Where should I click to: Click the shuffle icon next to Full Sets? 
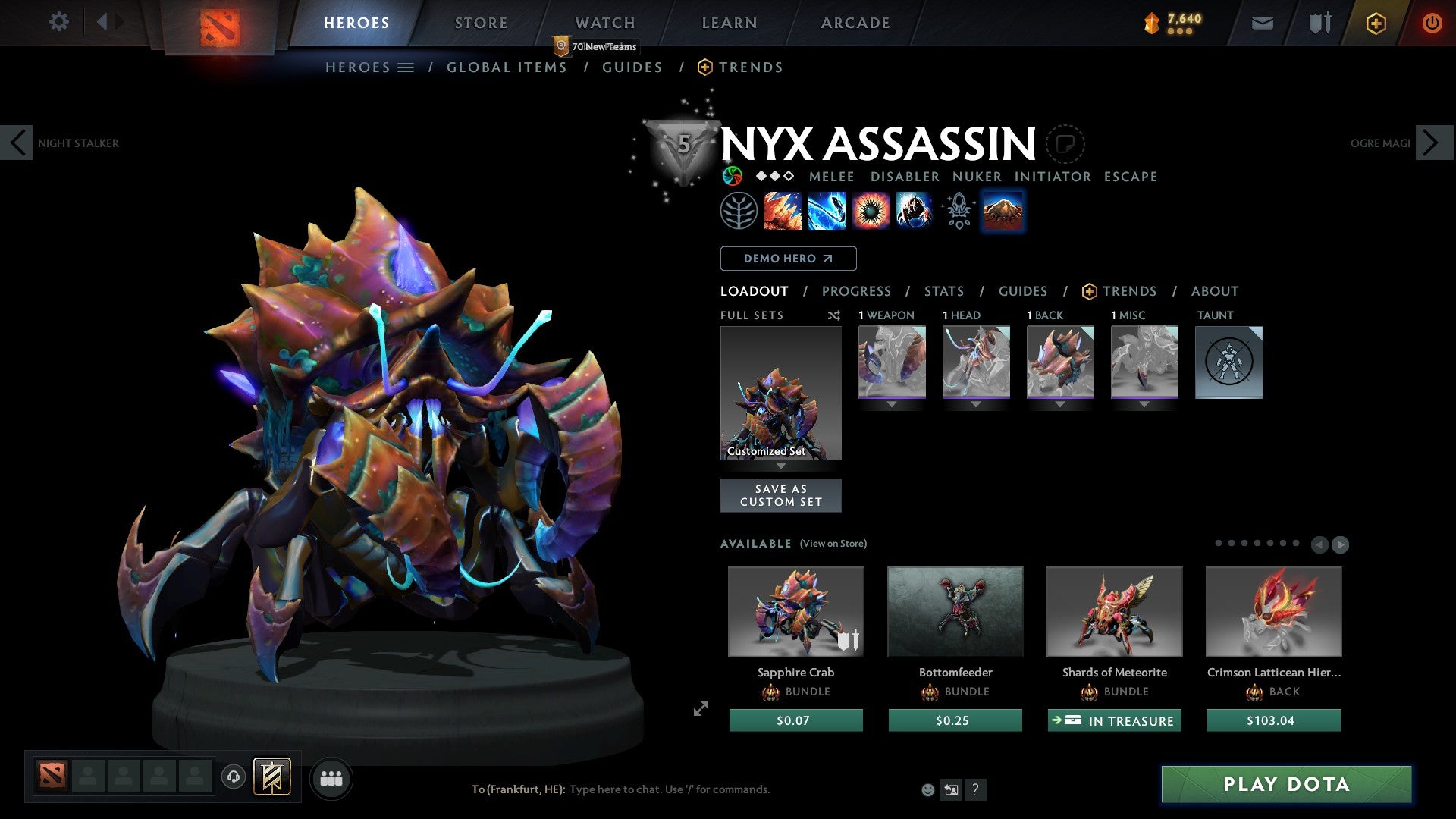tap(834, 316)
